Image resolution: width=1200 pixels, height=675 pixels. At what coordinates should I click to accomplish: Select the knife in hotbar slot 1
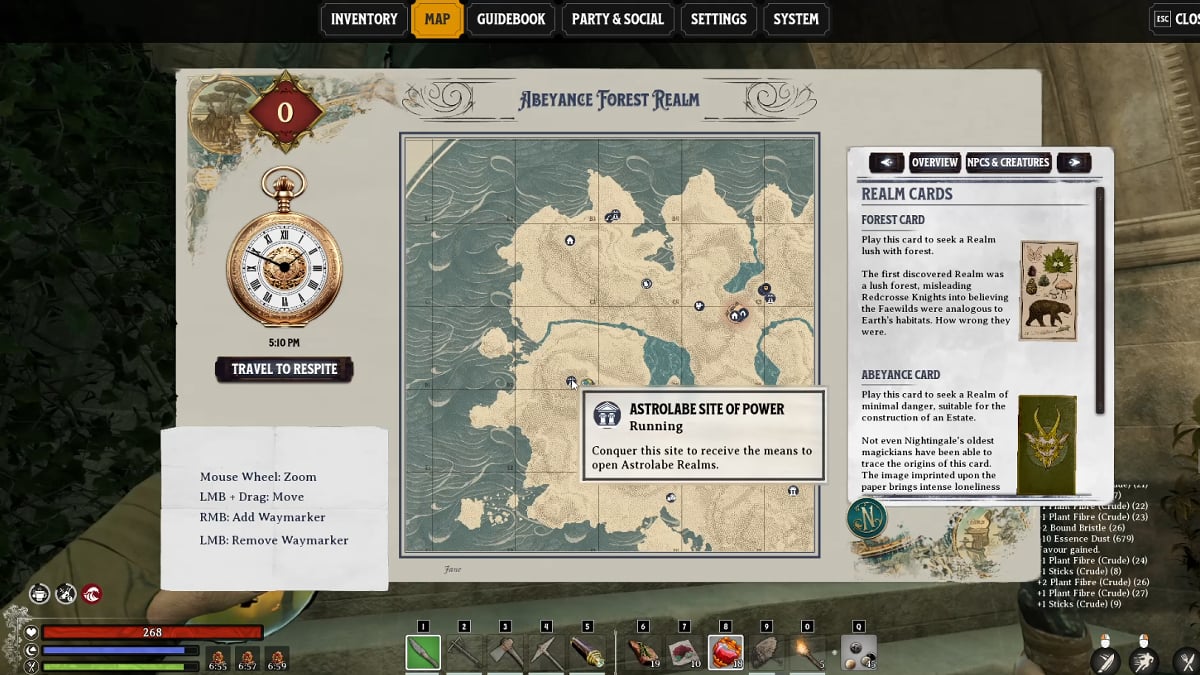(x=423, y=652)
